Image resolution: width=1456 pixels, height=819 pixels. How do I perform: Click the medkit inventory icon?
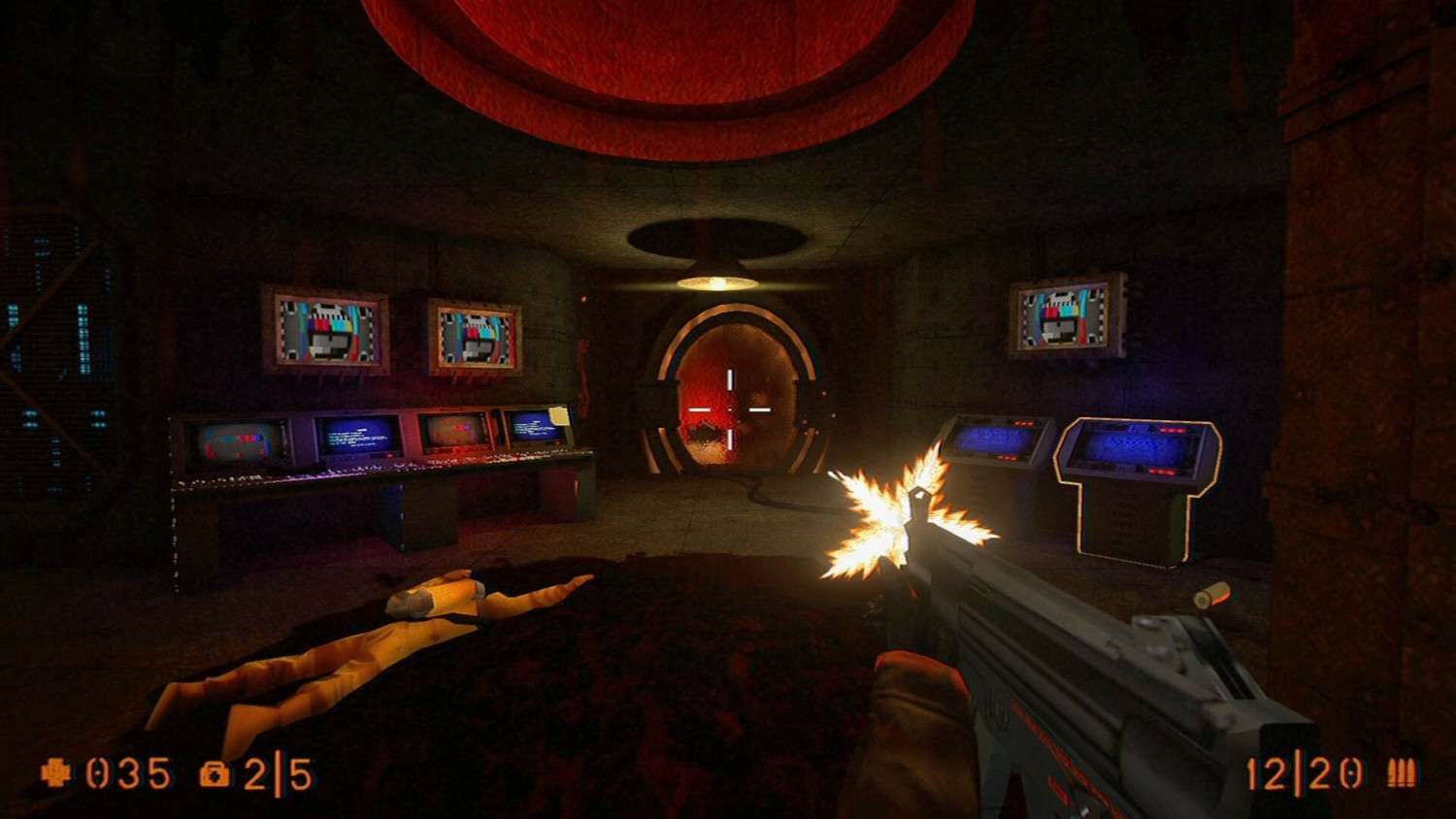tap(215, 774)
